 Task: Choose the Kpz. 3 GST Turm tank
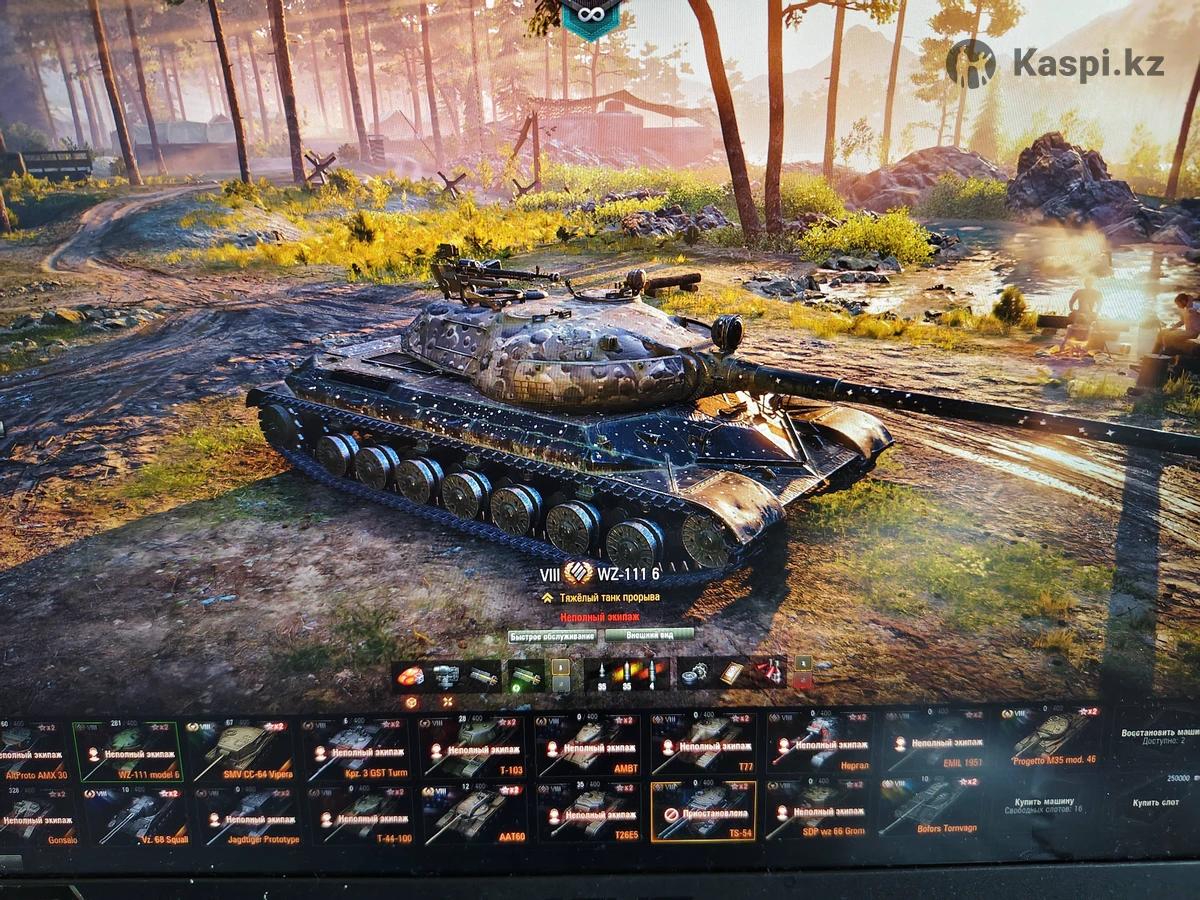(357, 750)
